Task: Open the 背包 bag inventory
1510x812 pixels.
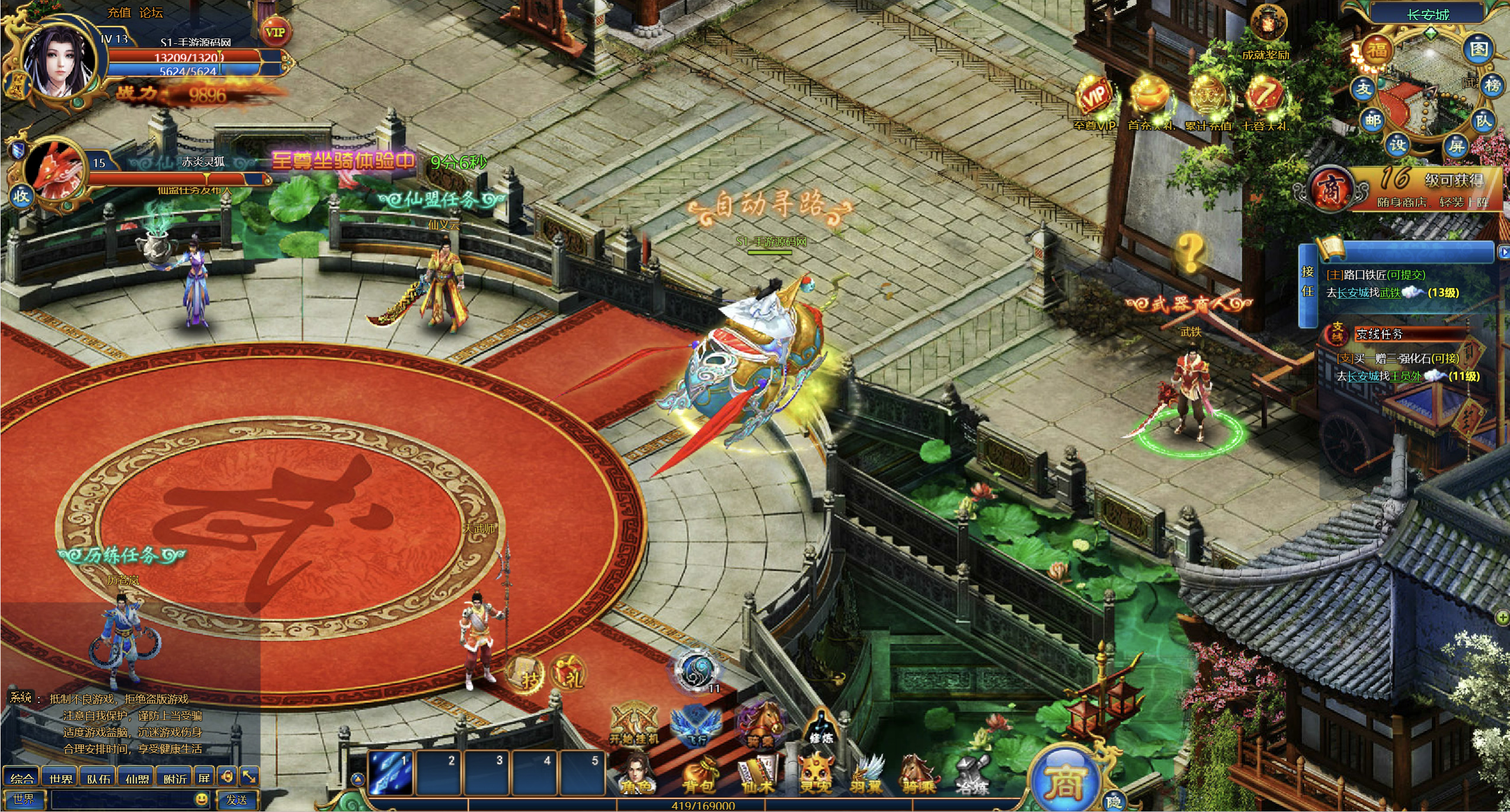Action: 699,775
